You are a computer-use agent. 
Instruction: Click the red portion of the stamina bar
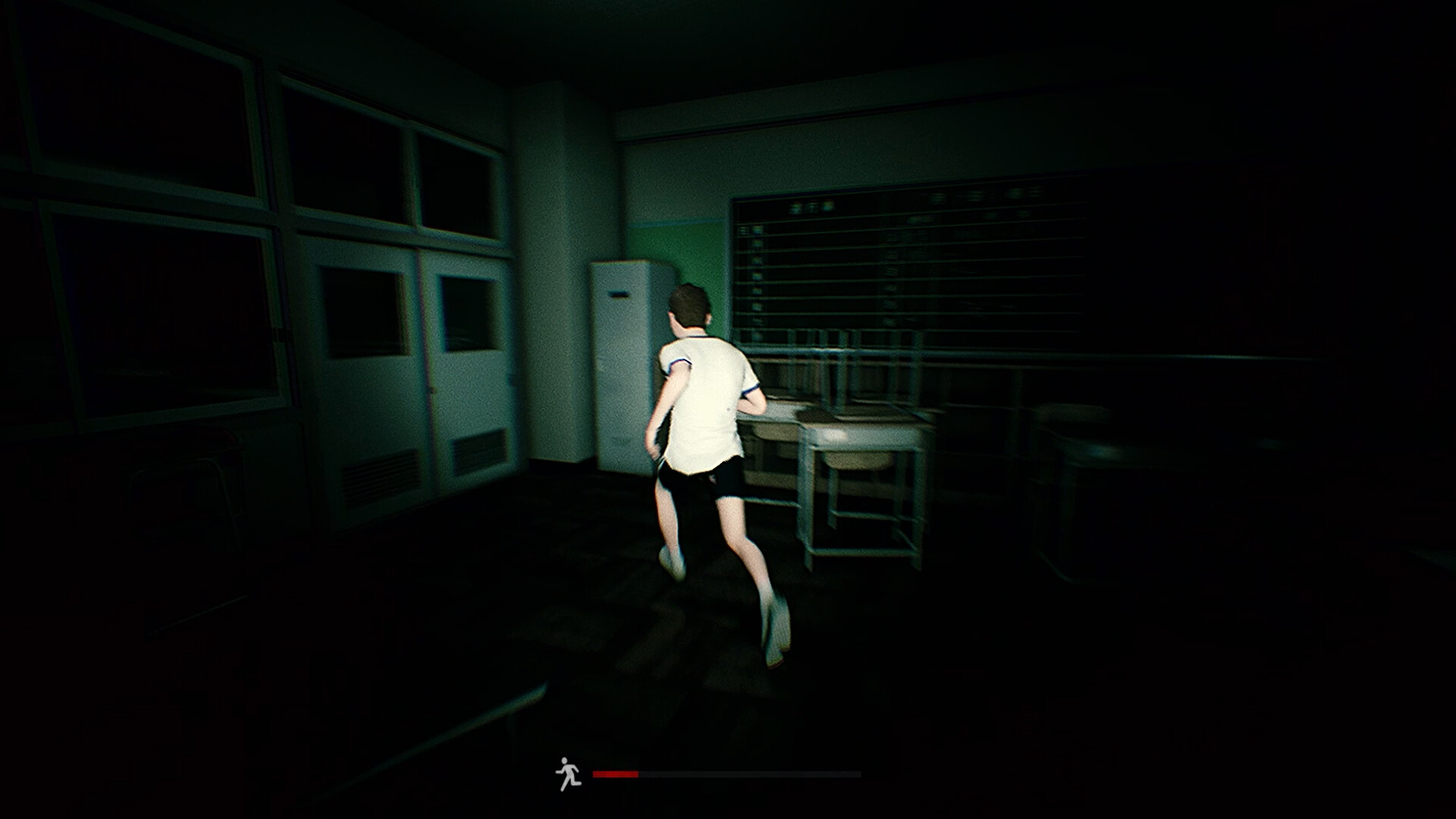pyautogui.click(x=614, y=772)
